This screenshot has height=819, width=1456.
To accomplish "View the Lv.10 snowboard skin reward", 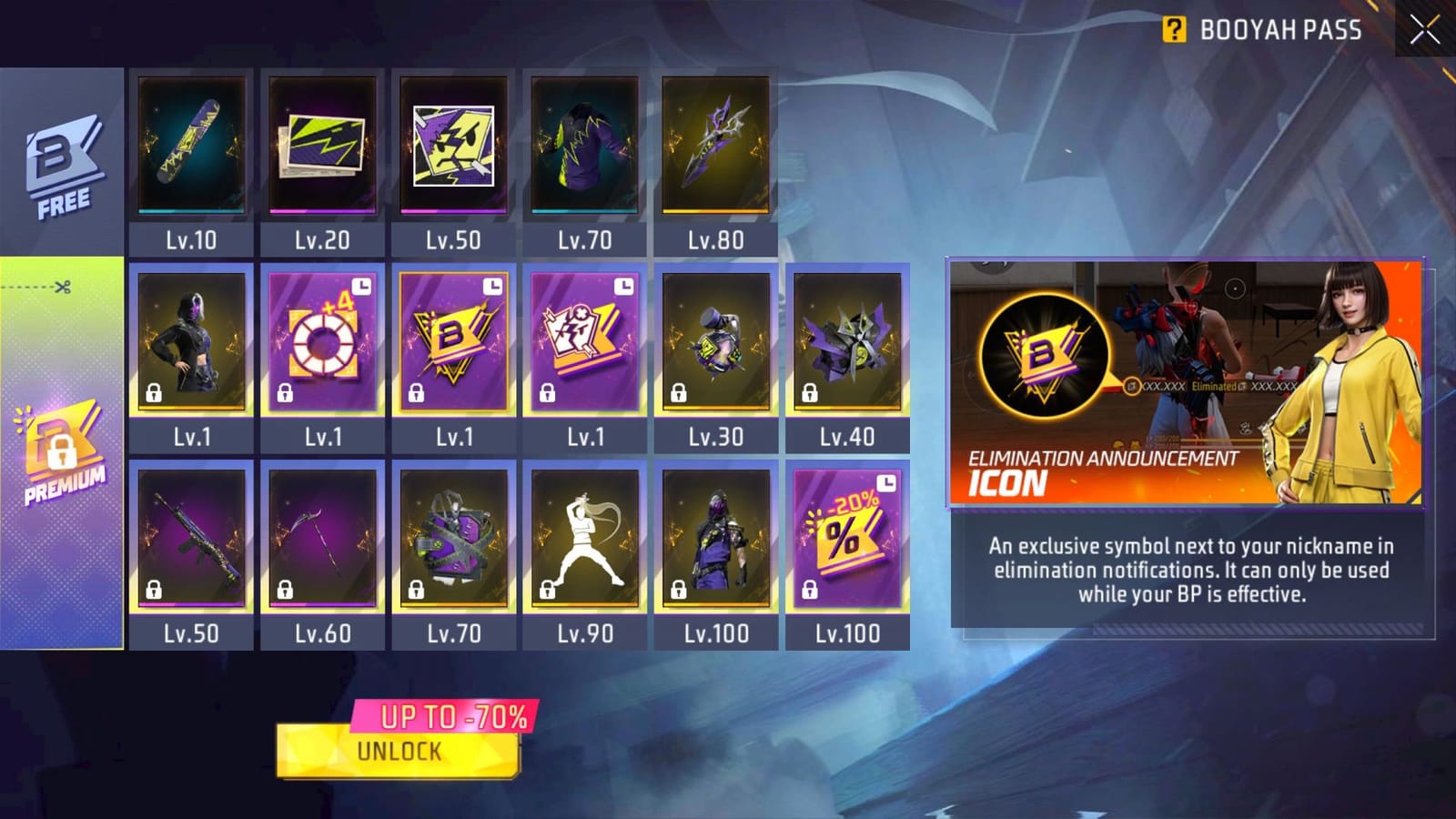I will click(x=192, y=146).
